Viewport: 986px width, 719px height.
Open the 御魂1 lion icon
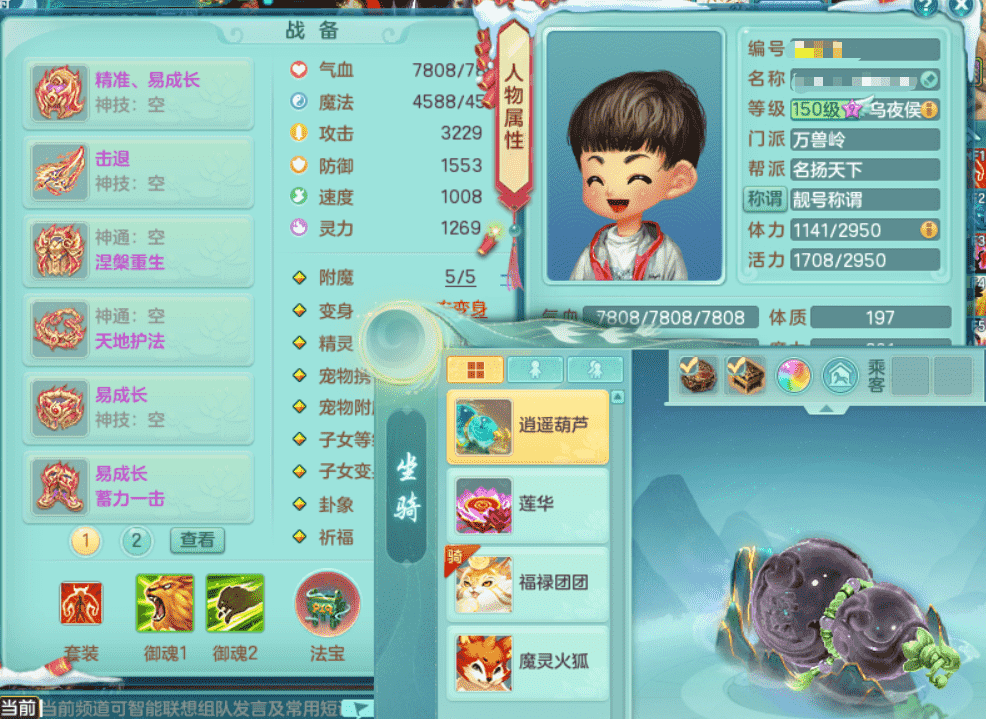coord(165,604)
